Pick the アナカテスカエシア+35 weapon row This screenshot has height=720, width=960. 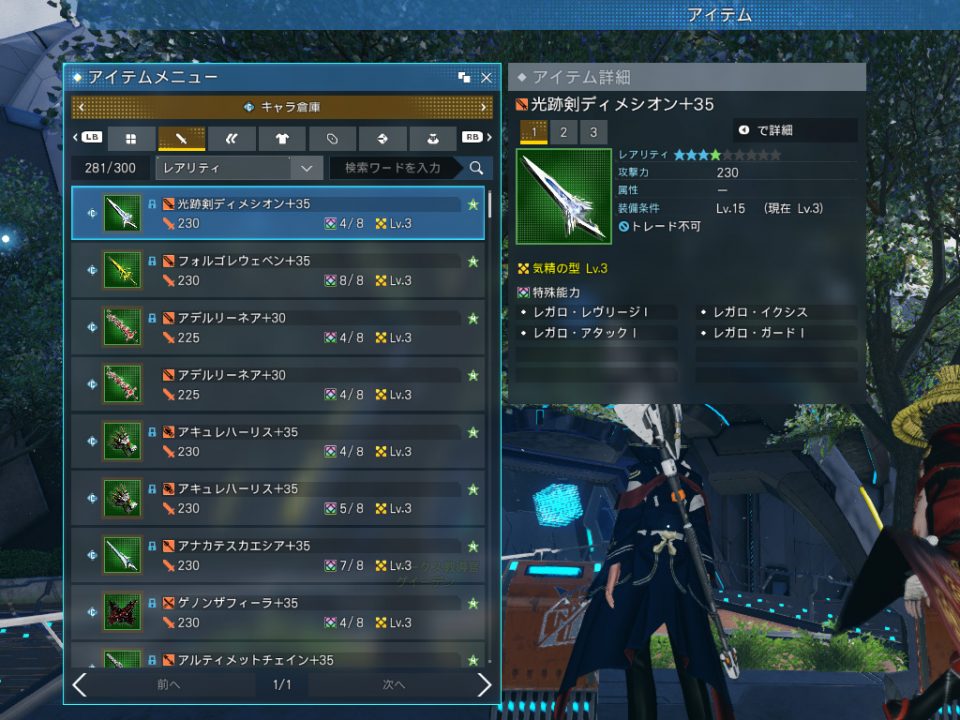(278, 555)
